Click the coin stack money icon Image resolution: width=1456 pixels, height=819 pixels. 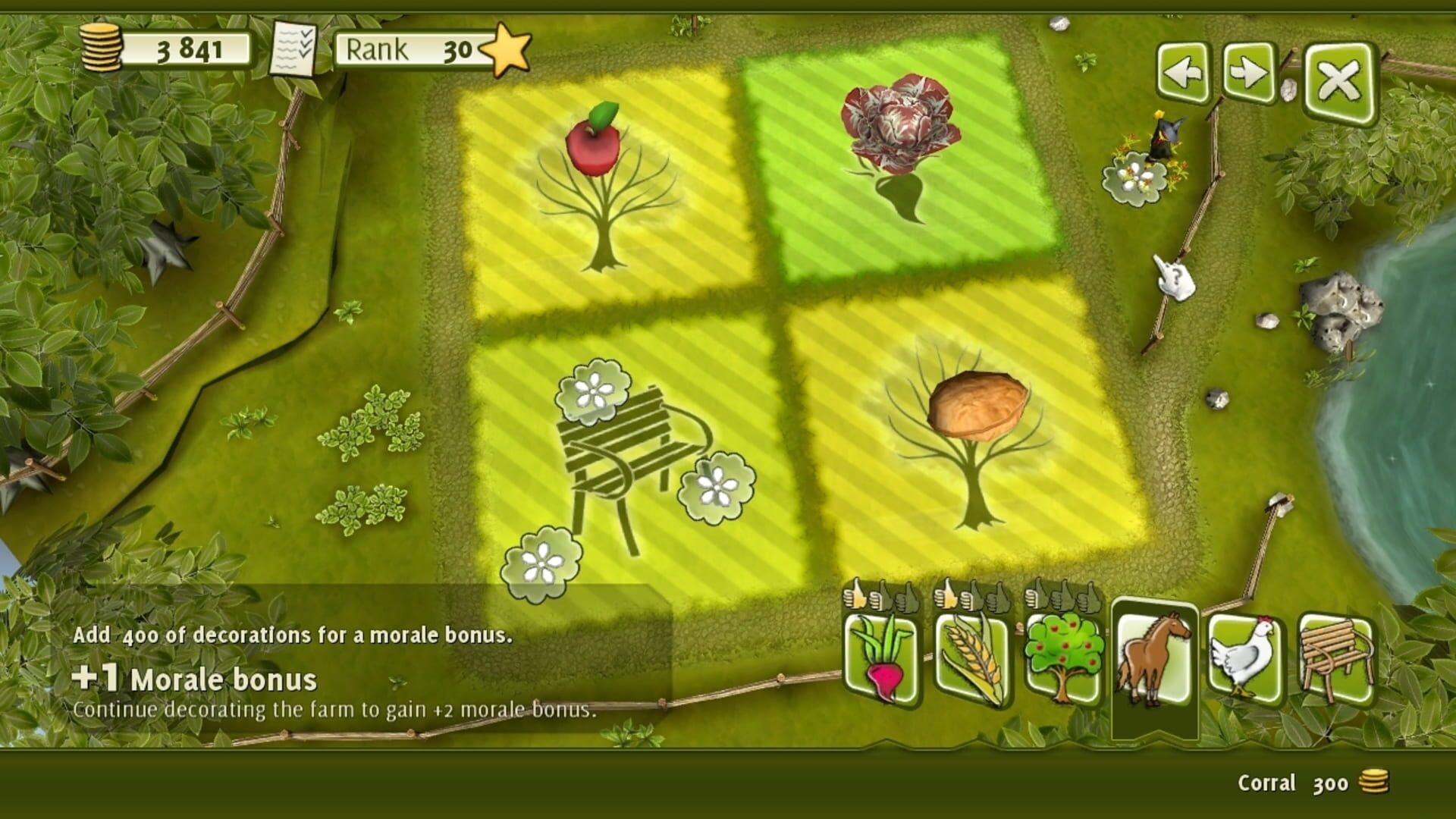click(102, 45)
